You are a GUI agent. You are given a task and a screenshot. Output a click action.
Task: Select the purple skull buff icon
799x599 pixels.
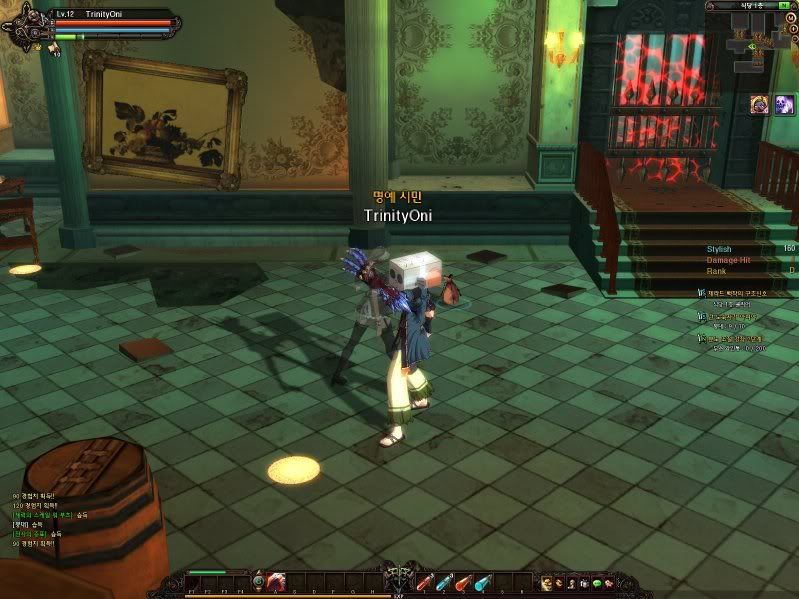pyautogui.click(x=760, y=104)
